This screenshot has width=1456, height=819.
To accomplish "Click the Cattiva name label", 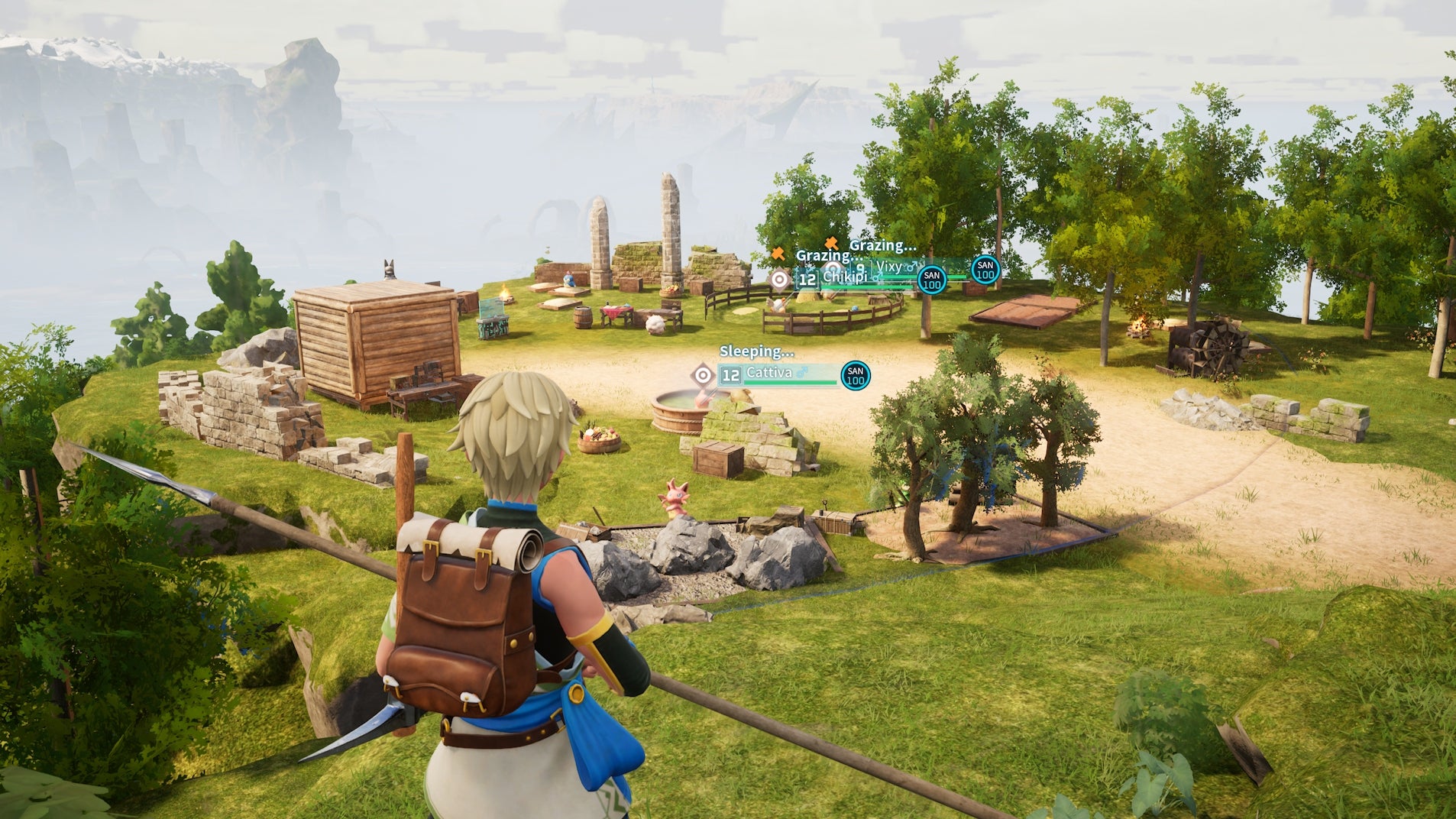I will pos(769,372).
